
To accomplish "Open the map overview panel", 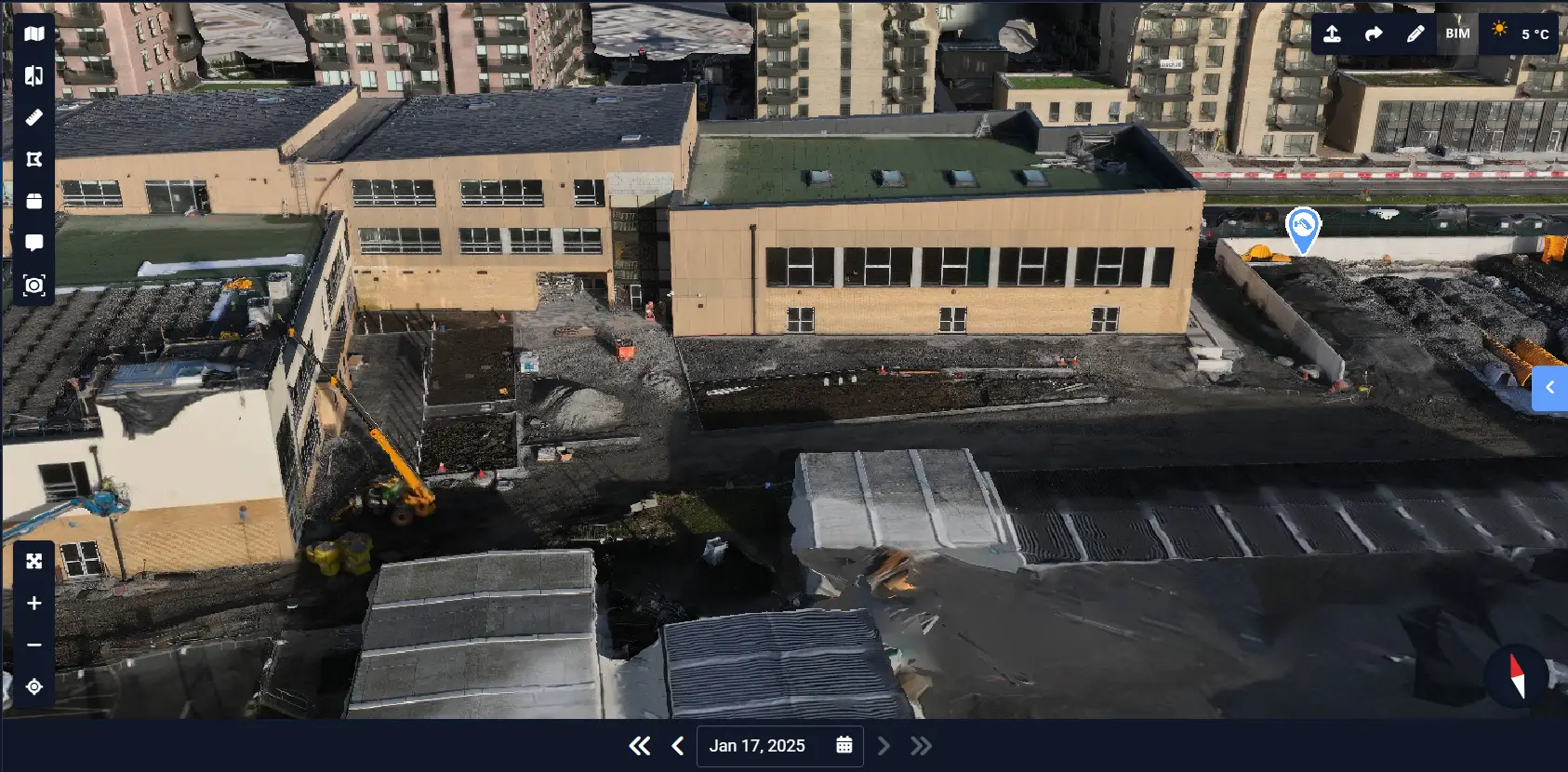I will point(33,33).
